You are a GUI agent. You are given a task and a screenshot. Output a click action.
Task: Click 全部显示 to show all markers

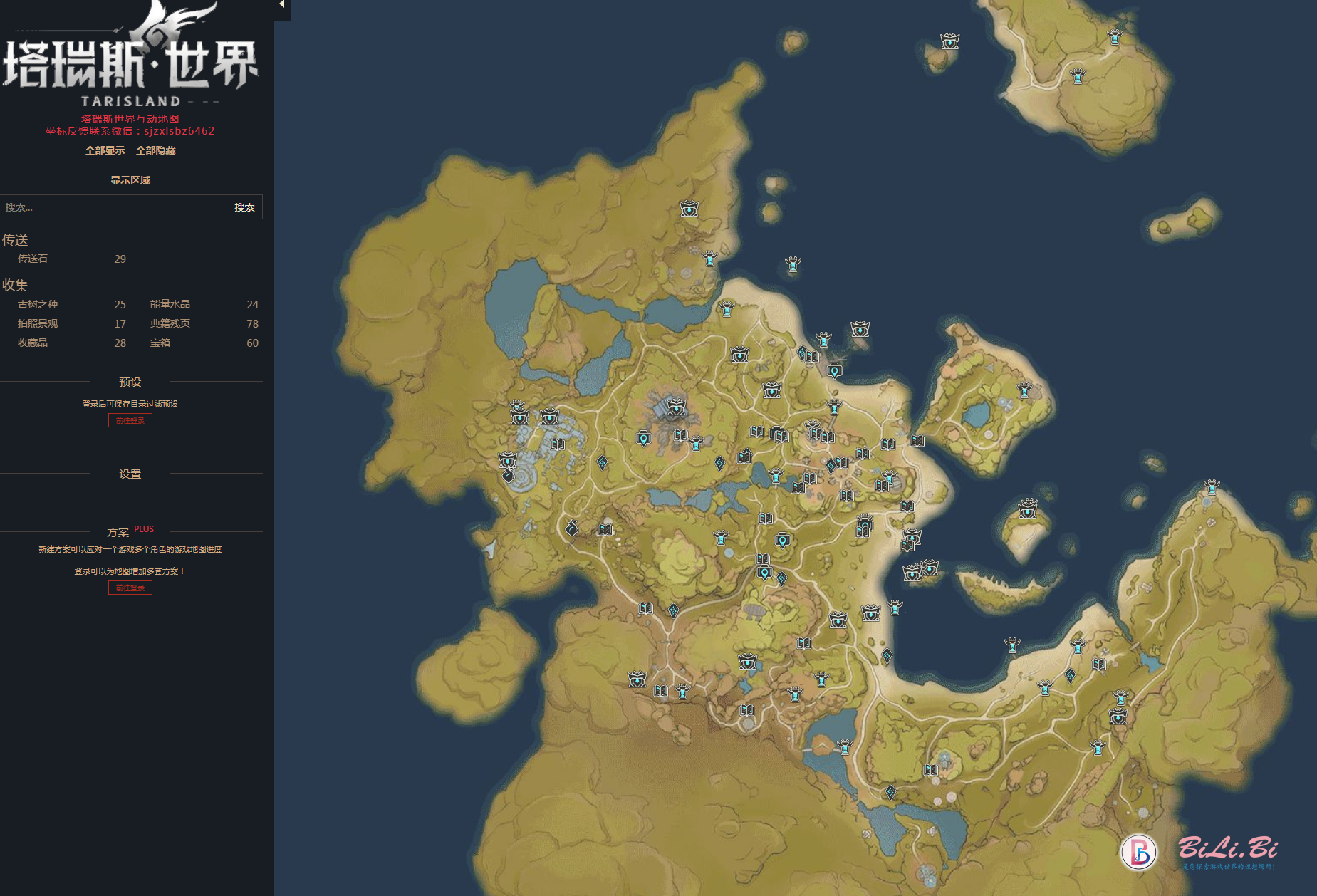click(105, 150)
